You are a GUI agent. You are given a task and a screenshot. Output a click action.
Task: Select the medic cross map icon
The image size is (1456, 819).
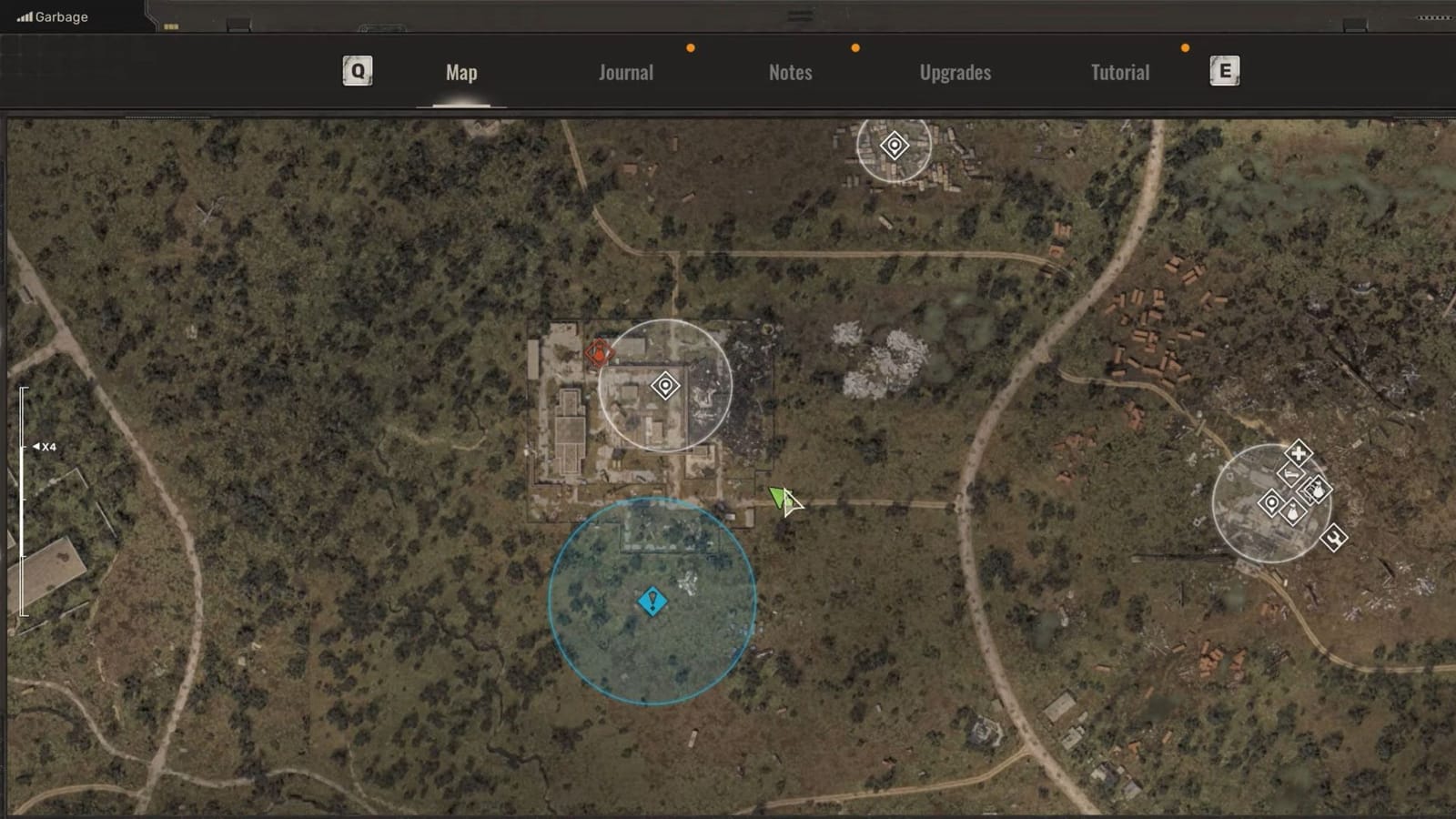(x=1299, y=452)
